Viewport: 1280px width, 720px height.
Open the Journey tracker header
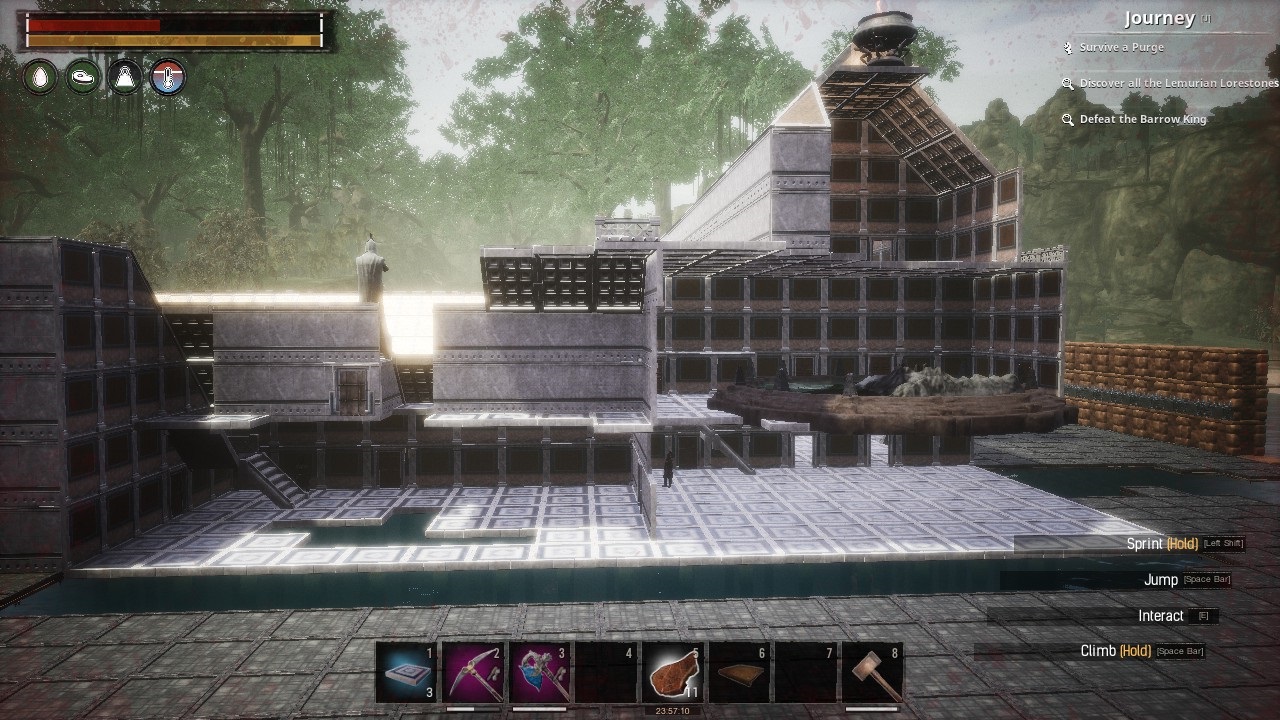pos(1159,18)
